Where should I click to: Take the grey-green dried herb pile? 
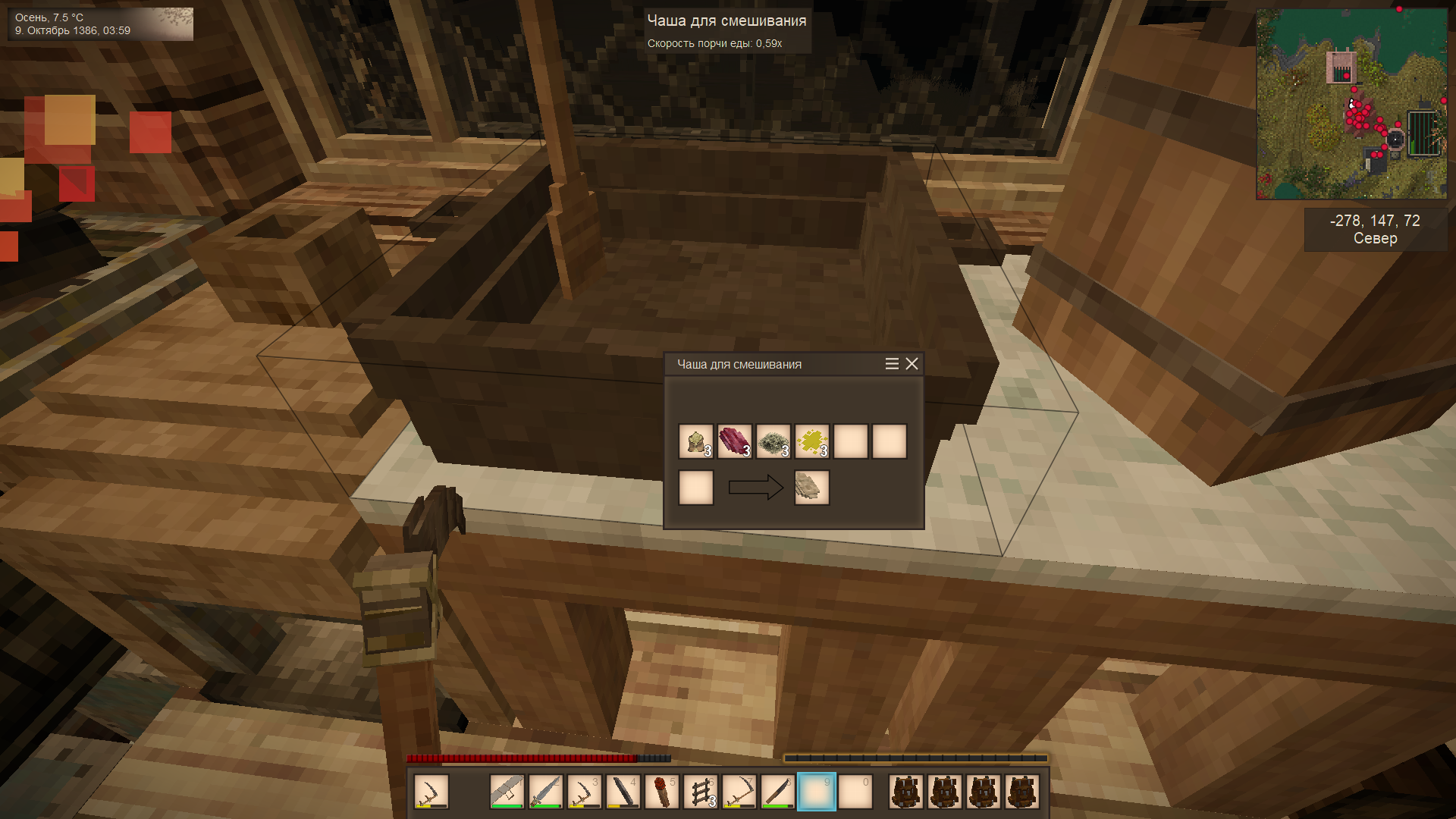click(773, 441)
